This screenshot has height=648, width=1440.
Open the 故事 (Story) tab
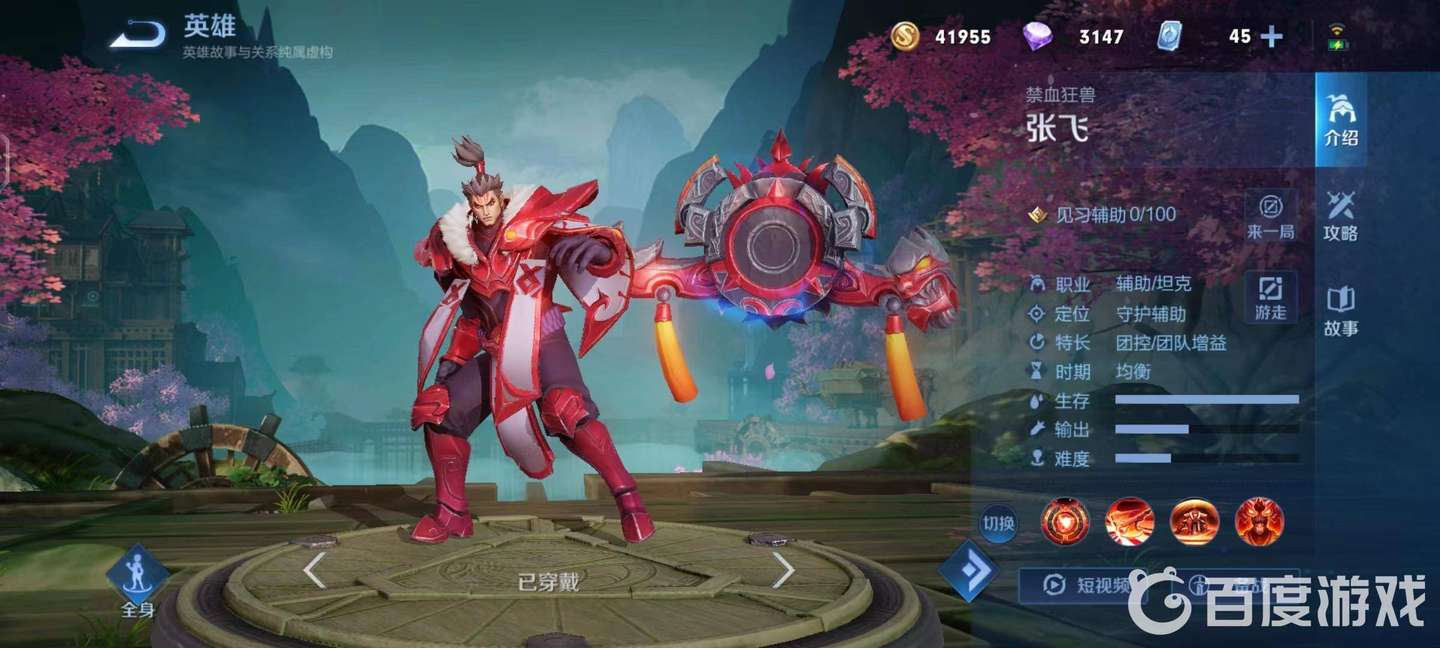(x=1340, y=311)
